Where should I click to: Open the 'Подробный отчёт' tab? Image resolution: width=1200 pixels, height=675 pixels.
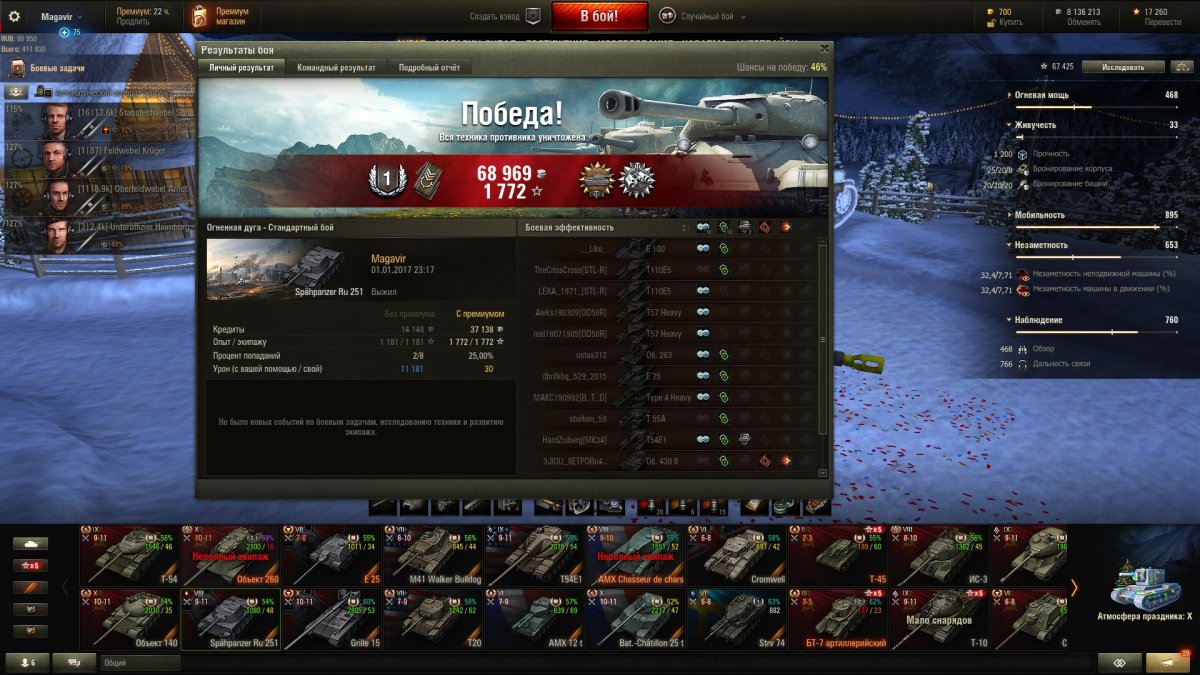(x=429, y=67)
